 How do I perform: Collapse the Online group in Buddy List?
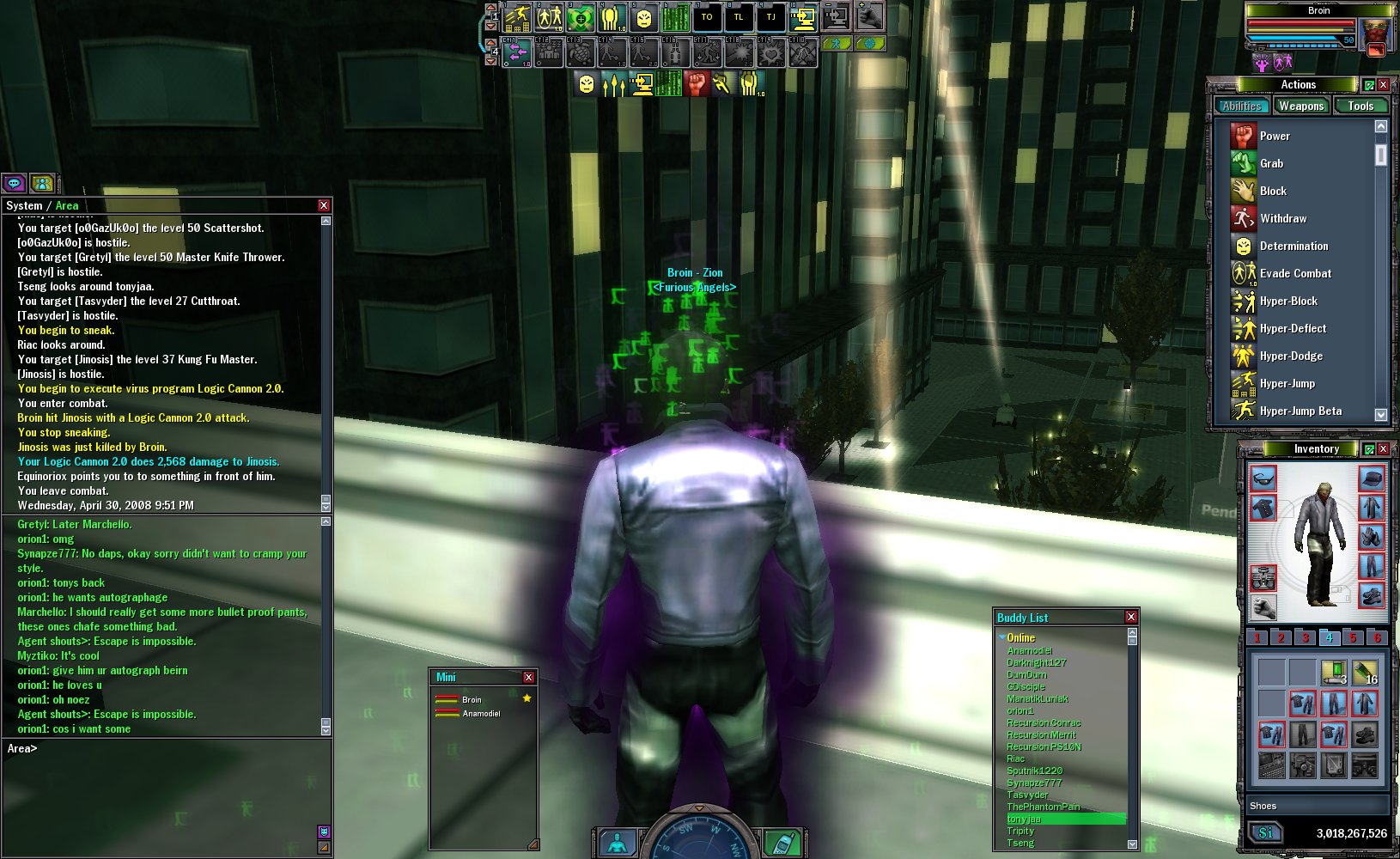pos(1002,637)
